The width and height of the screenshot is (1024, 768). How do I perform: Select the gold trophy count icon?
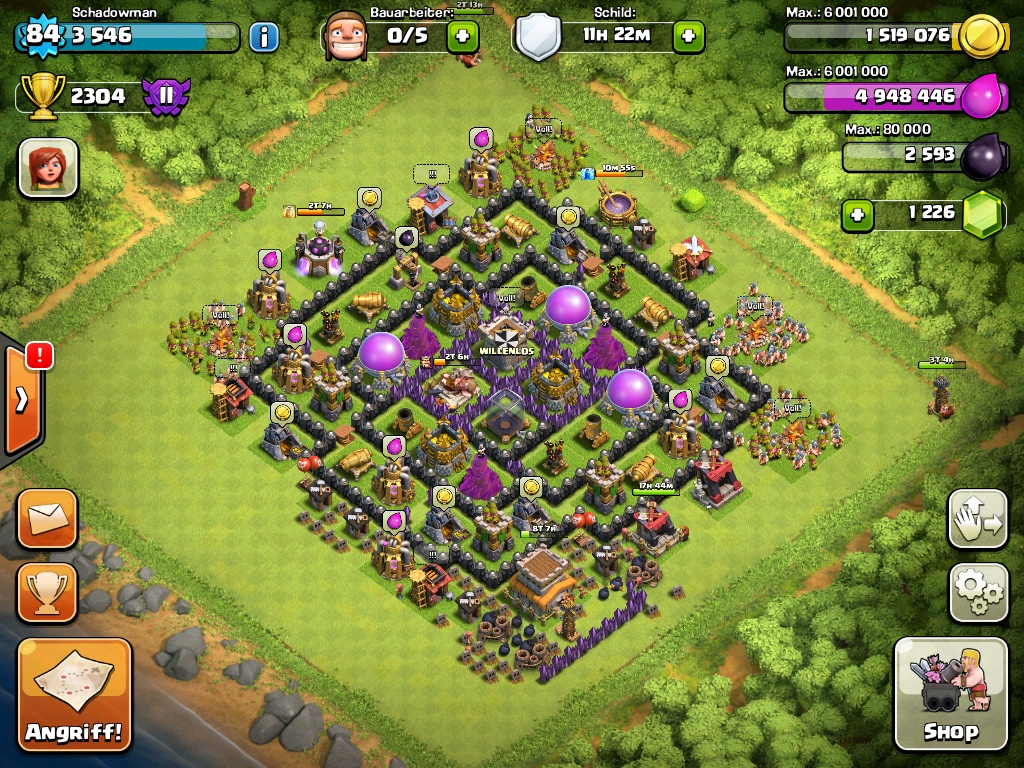click(41, 96)
